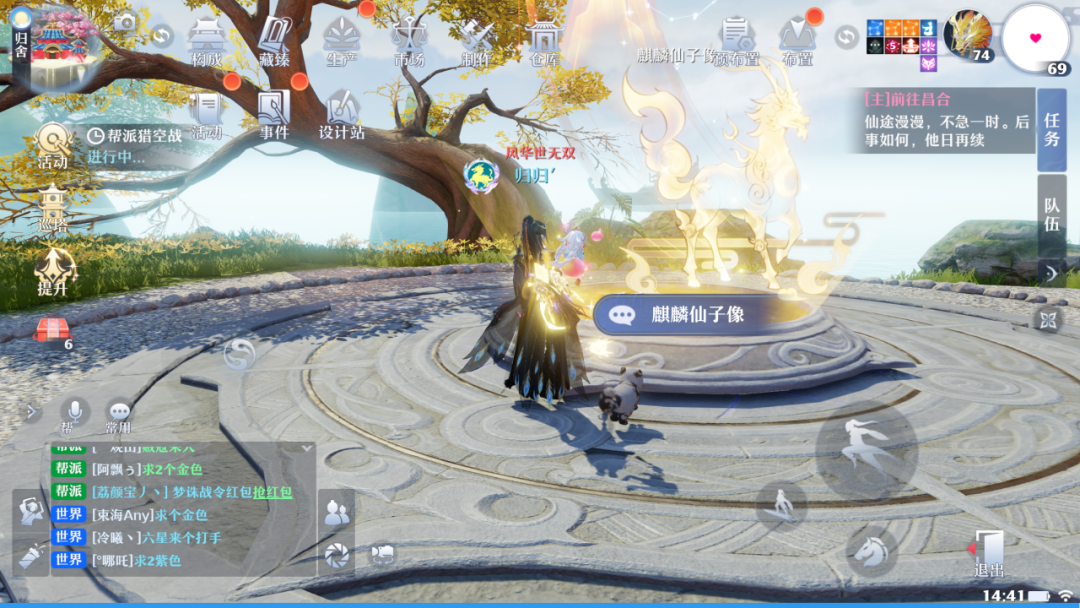Click the 抢红包 link in chat

click(272, 492)
